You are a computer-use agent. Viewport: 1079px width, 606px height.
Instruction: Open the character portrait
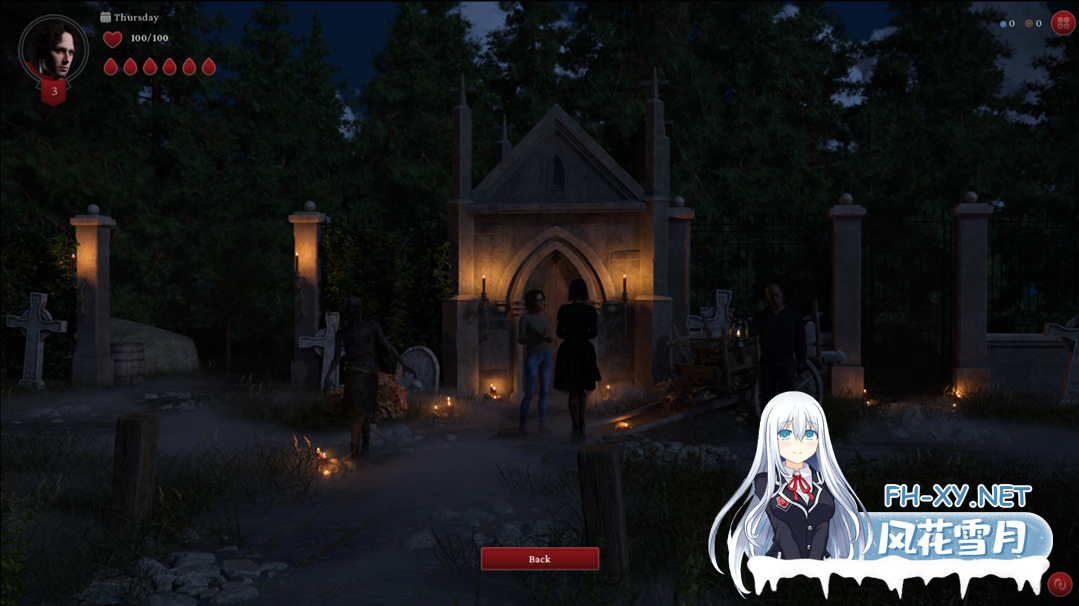[x=54, y=48]
